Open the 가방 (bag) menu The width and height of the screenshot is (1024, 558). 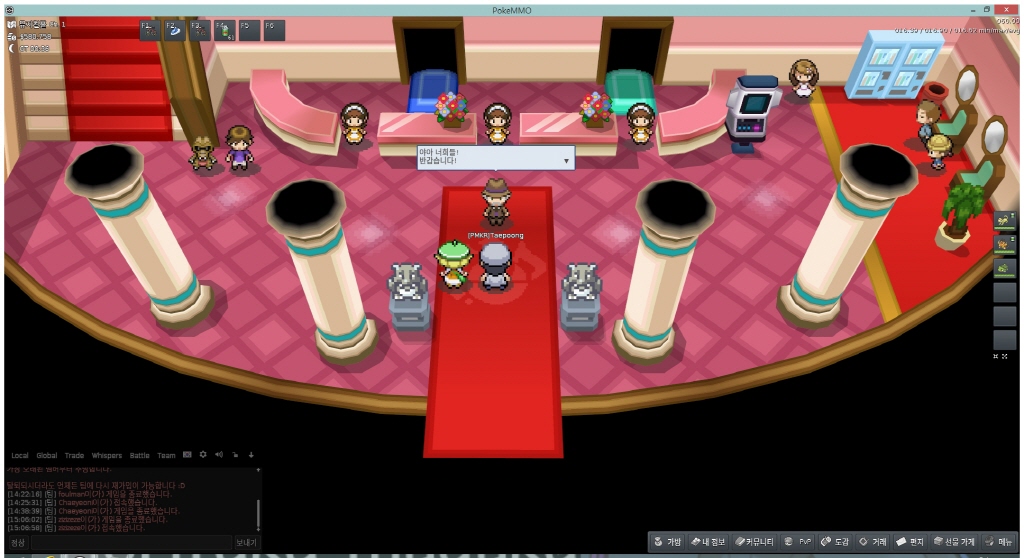[668, 542]
